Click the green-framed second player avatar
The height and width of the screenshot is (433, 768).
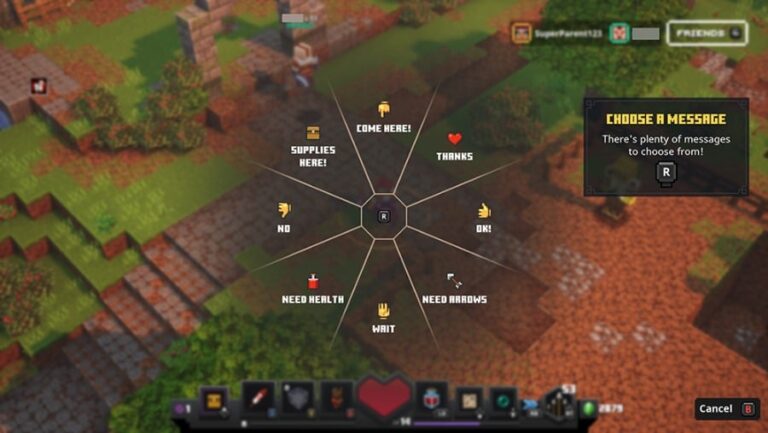(x=618, y=33)
